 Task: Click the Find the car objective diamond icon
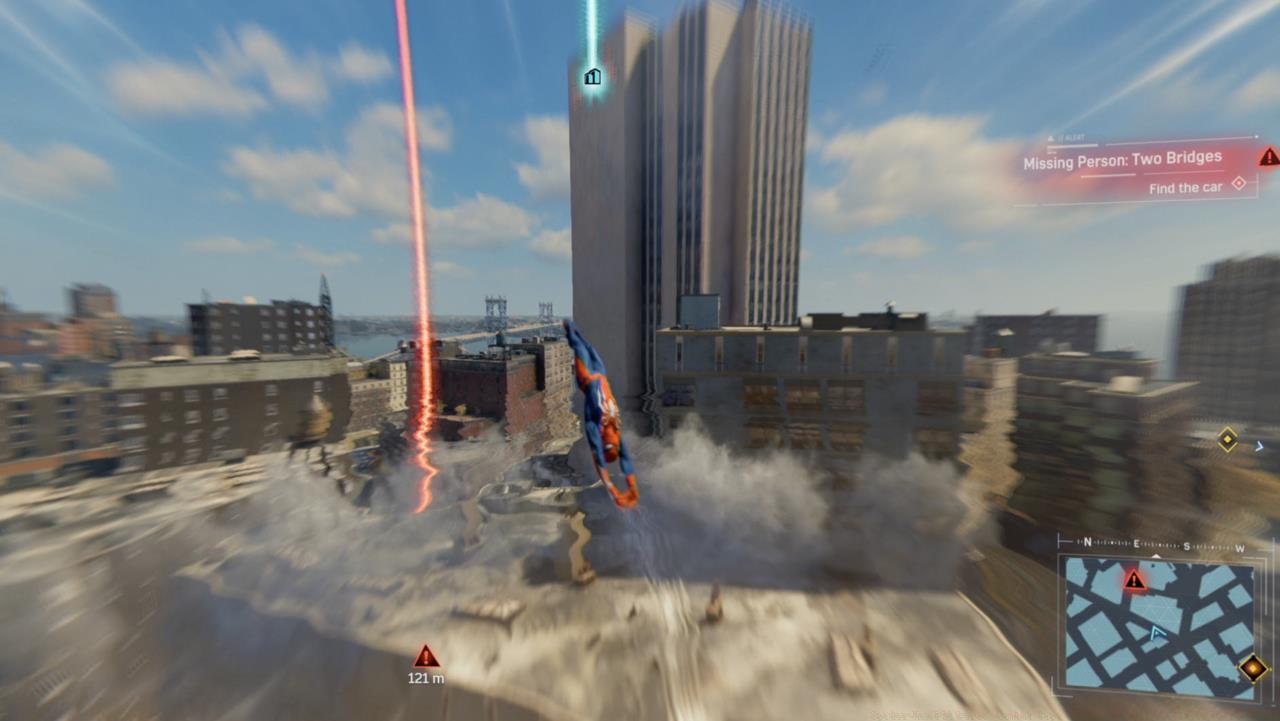tap(1239, 184)
